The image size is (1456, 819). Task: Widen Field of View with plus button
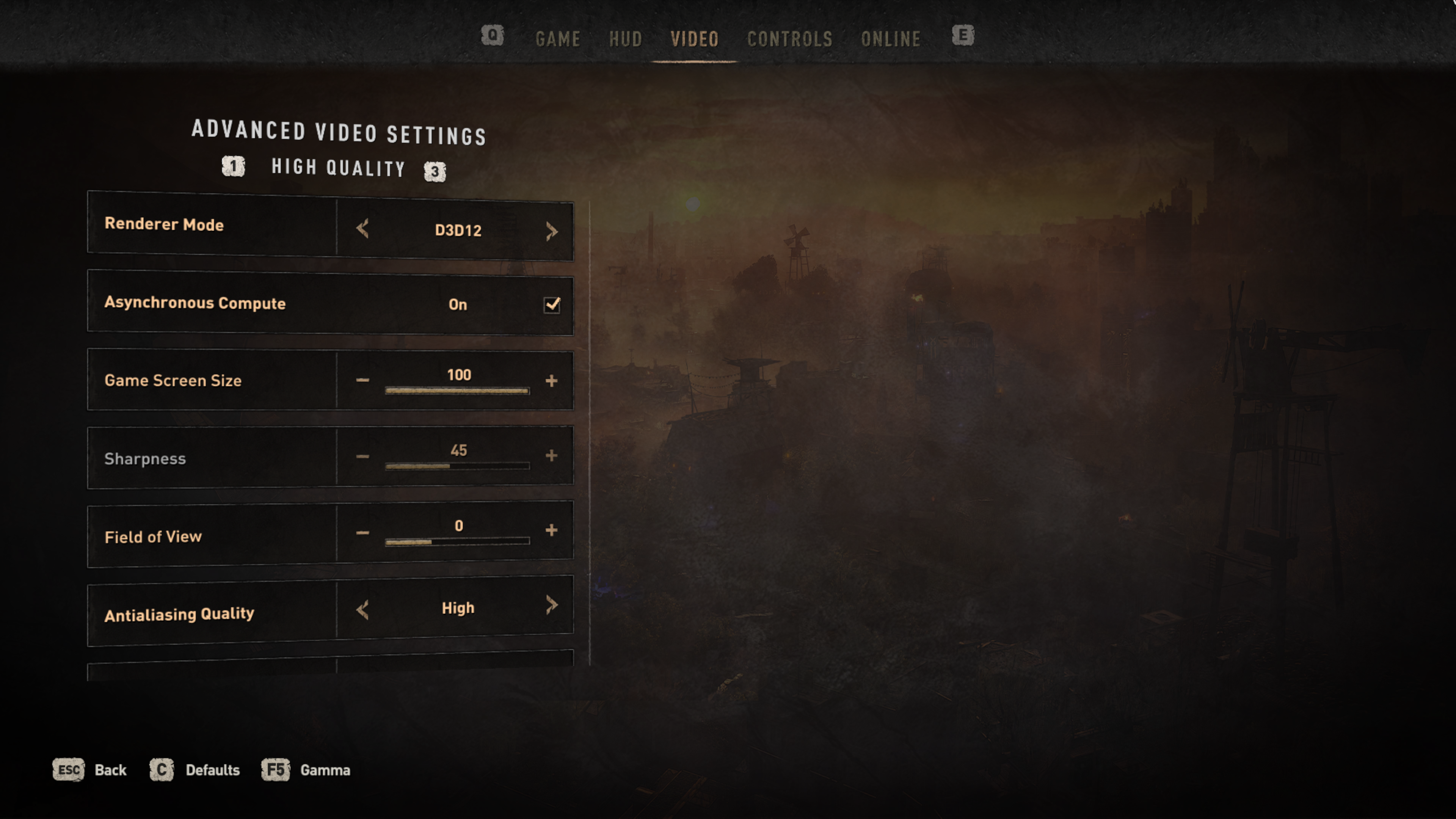pyautogui.click(x=551, y=530)
